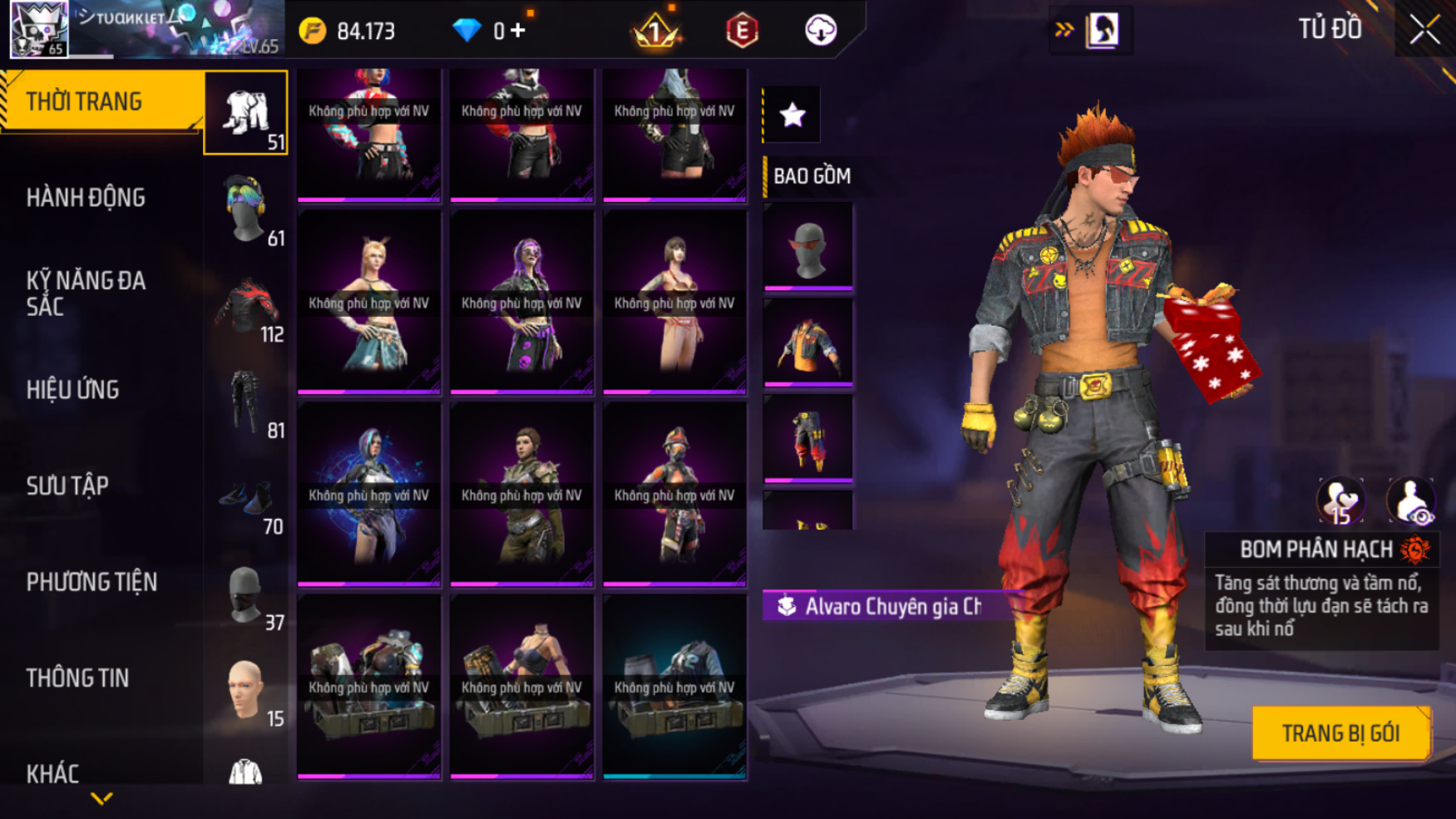This screenshot has width=1456, height=819.
Task: Choose the blonde cat-ear outfit bundle
Action: (369, 303)
